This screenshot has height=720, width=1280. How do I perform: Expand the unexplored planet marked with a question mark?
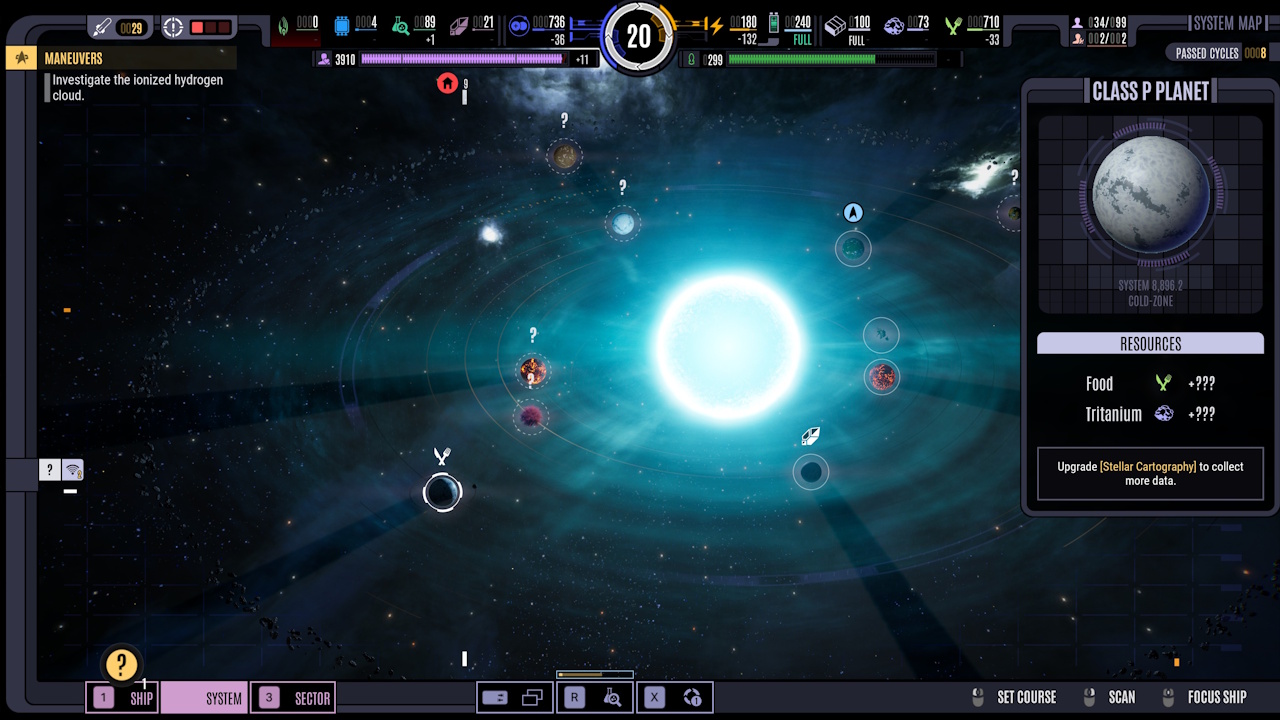click(x=565, y=156)
